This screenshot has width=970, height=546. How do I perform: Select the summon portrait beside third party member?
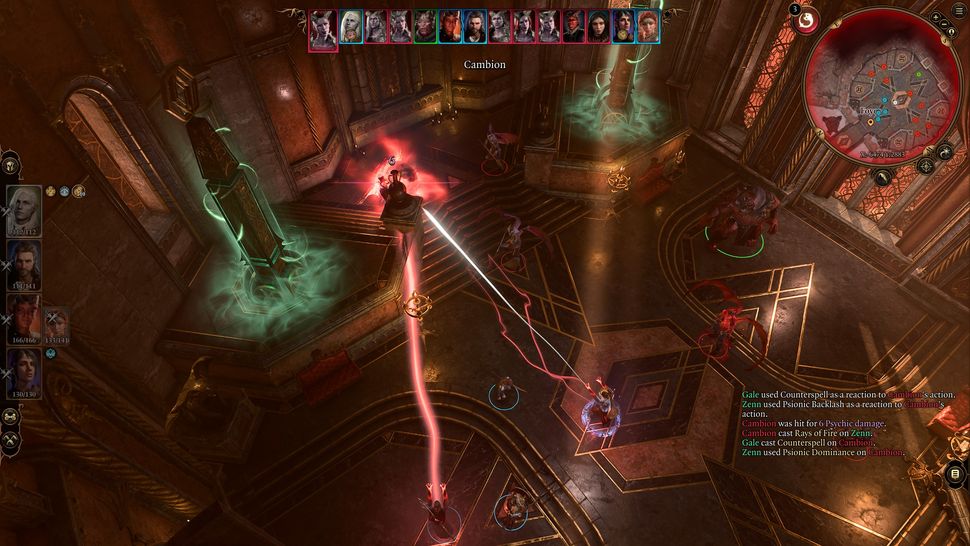click(56, 325)
